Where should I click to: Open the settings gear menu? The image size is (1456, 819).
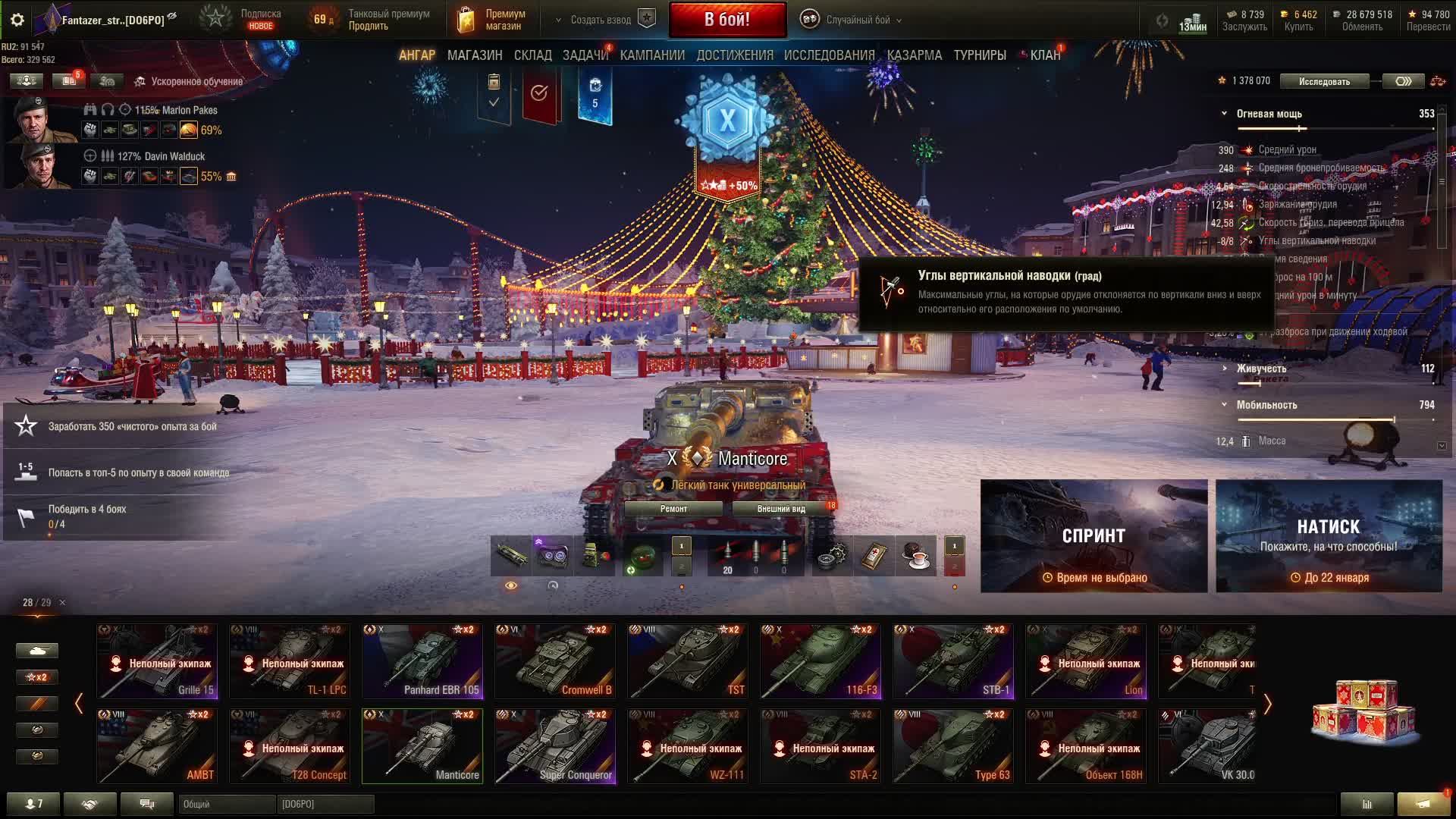[17, 20]
